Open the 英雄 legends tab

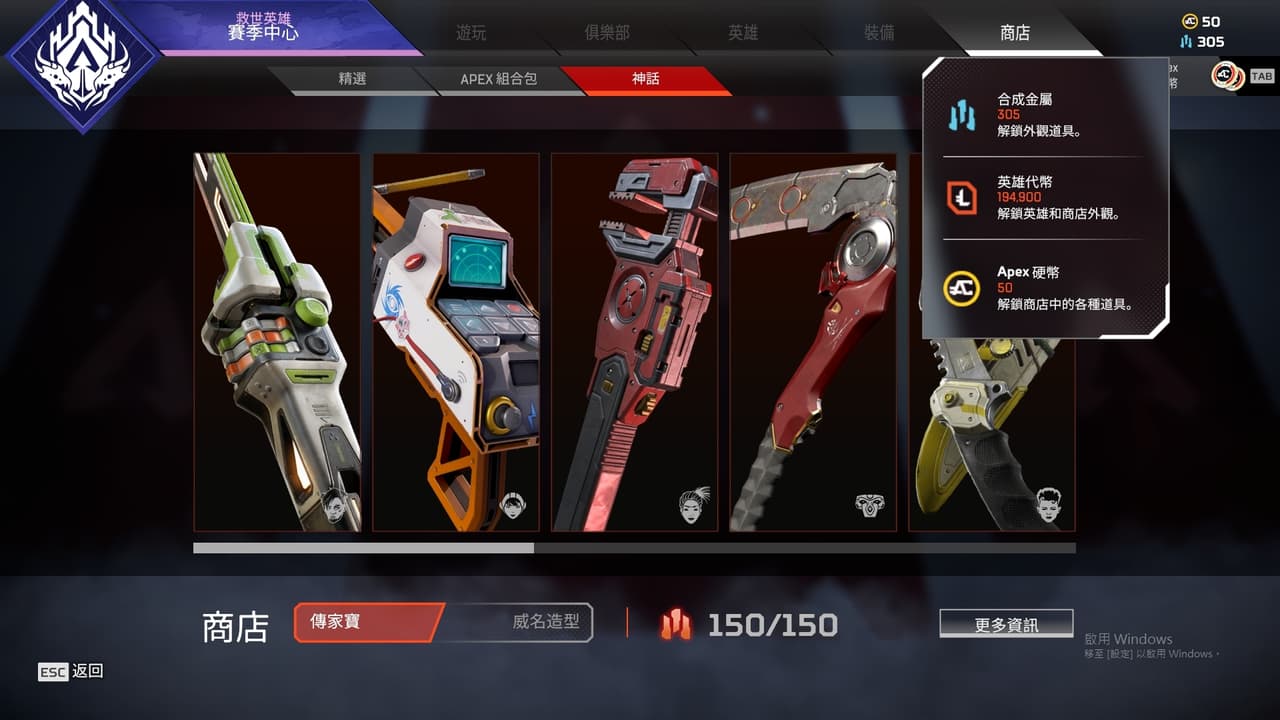tap(743, 33)
